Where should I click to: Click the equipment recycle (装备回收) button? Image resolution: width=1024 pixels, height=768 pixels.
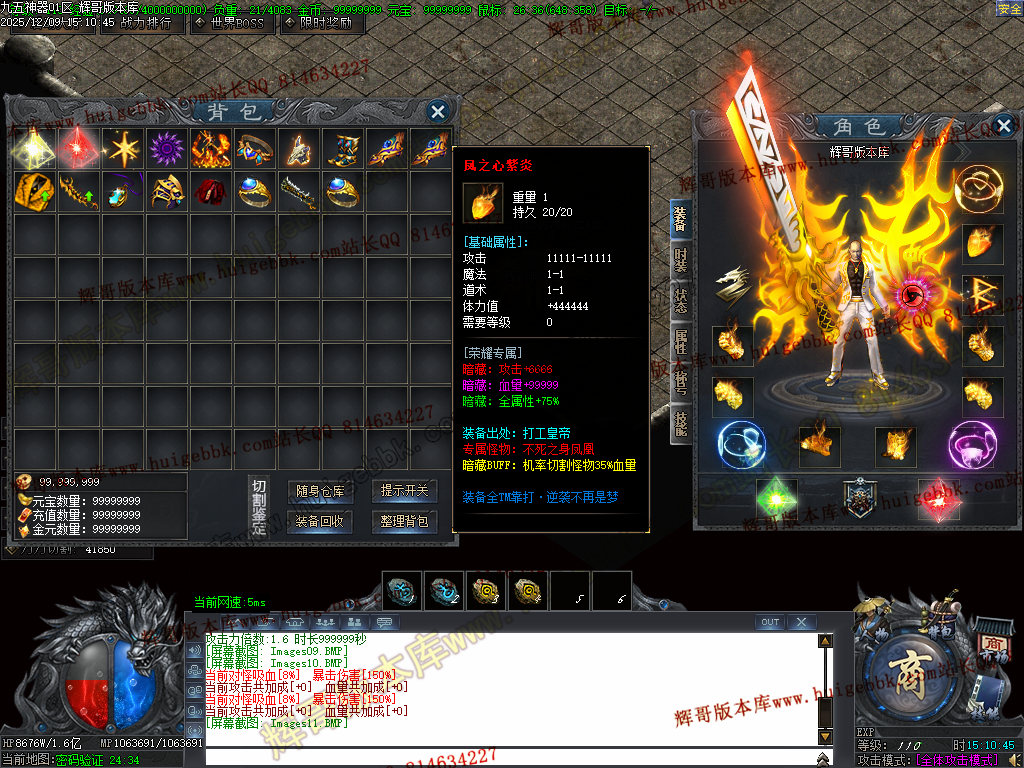coord(320,521)
